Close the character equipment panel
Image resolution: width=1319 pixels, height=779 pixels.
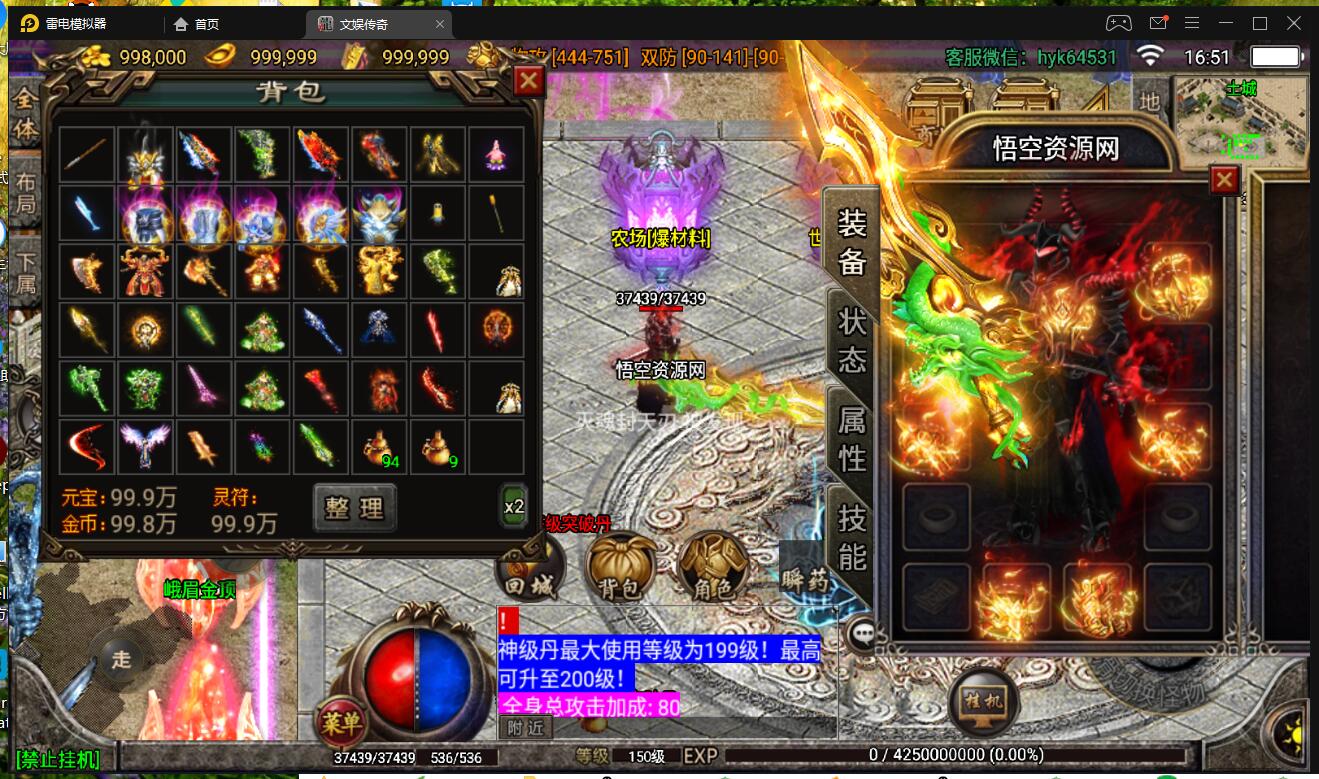[1224, 180]
